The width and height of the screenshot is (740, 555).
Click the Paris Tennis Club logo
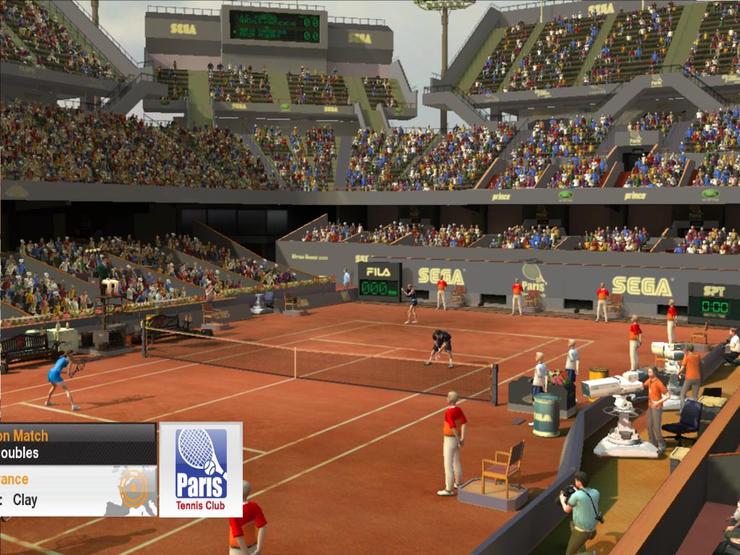[200, 469]
